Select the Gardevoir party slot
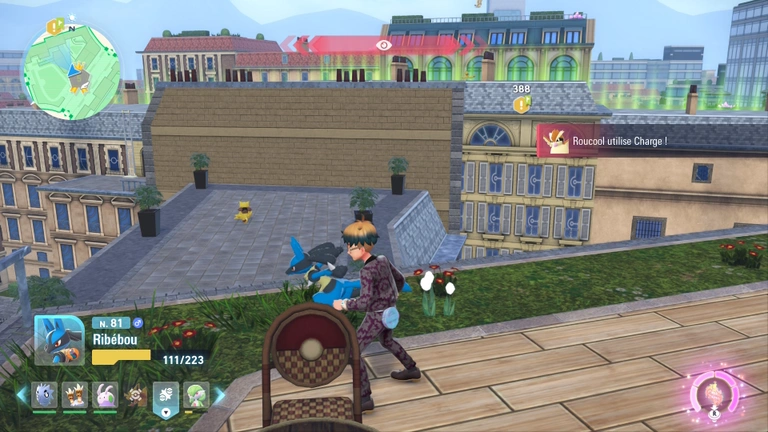The height and width of the screenshot is (432, 768). coord(196,395)
